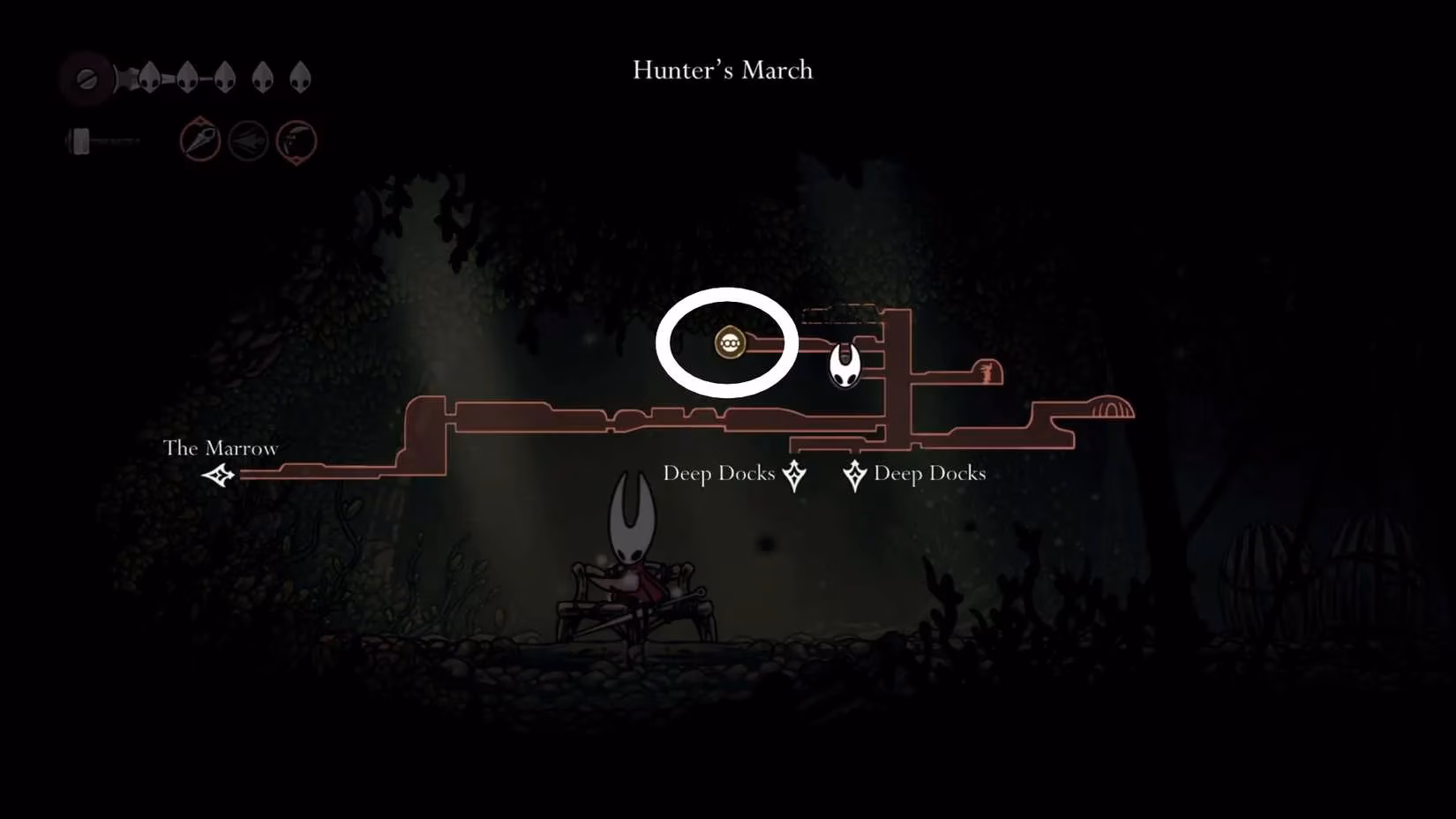Click the Hunter's March title text
The image size is (1456, 819).
721,71
